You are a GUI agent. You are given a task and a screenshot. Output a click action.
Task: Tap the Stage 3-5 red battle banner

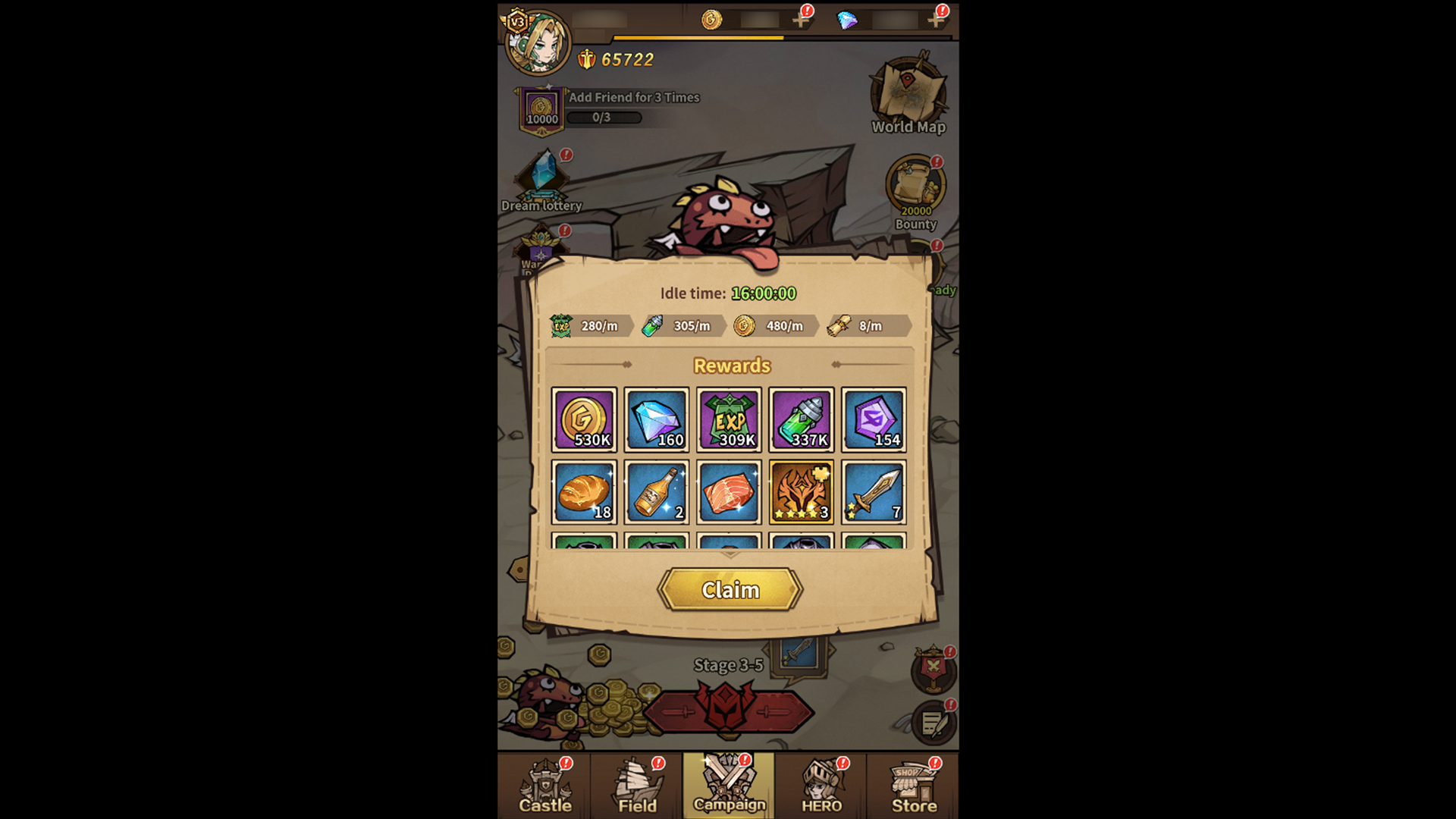[x=730, y=711]
